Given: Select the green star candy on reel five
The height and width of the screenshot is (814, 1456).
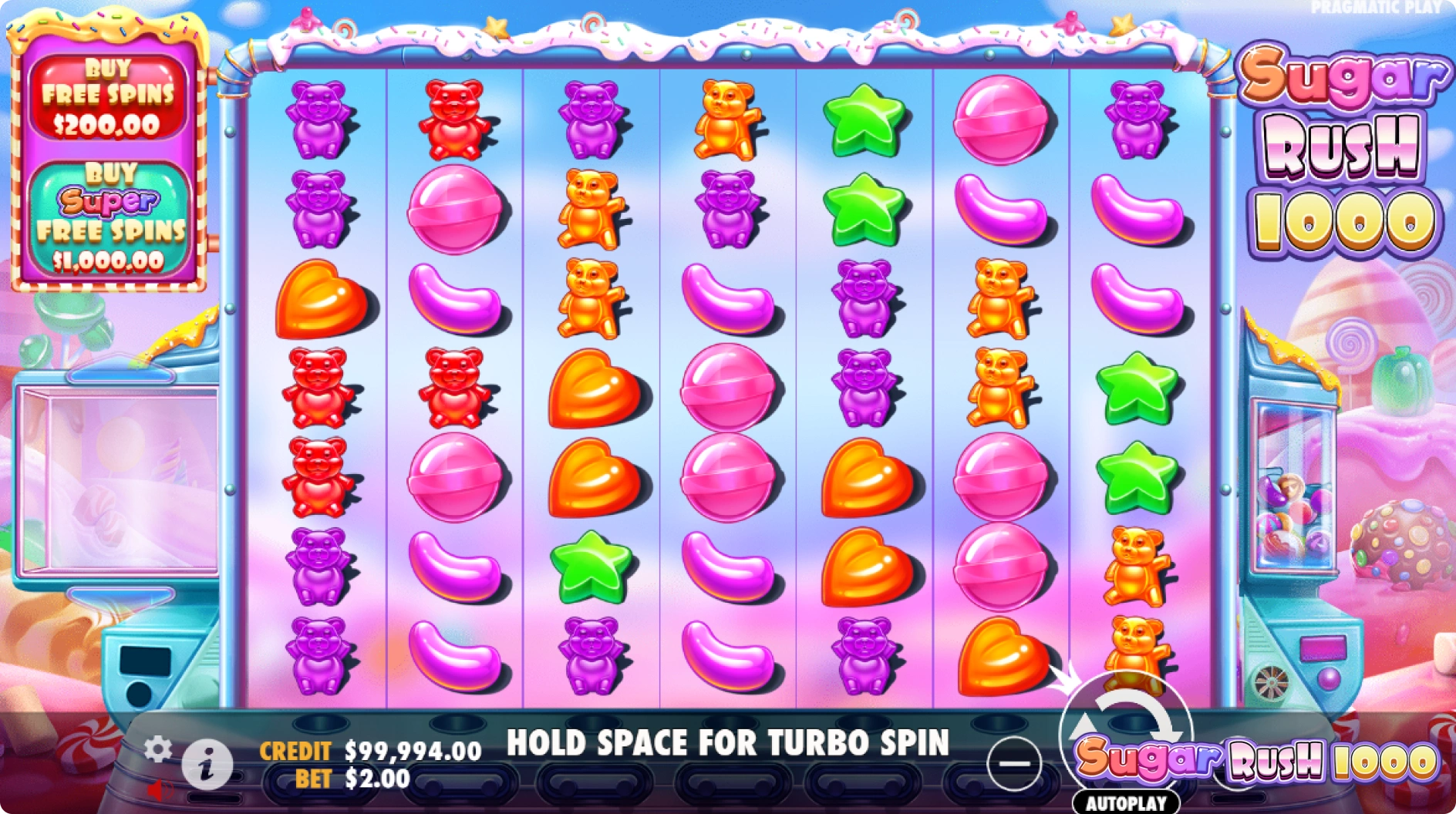Looking at the screenshot, I should [x=864, y=119].
